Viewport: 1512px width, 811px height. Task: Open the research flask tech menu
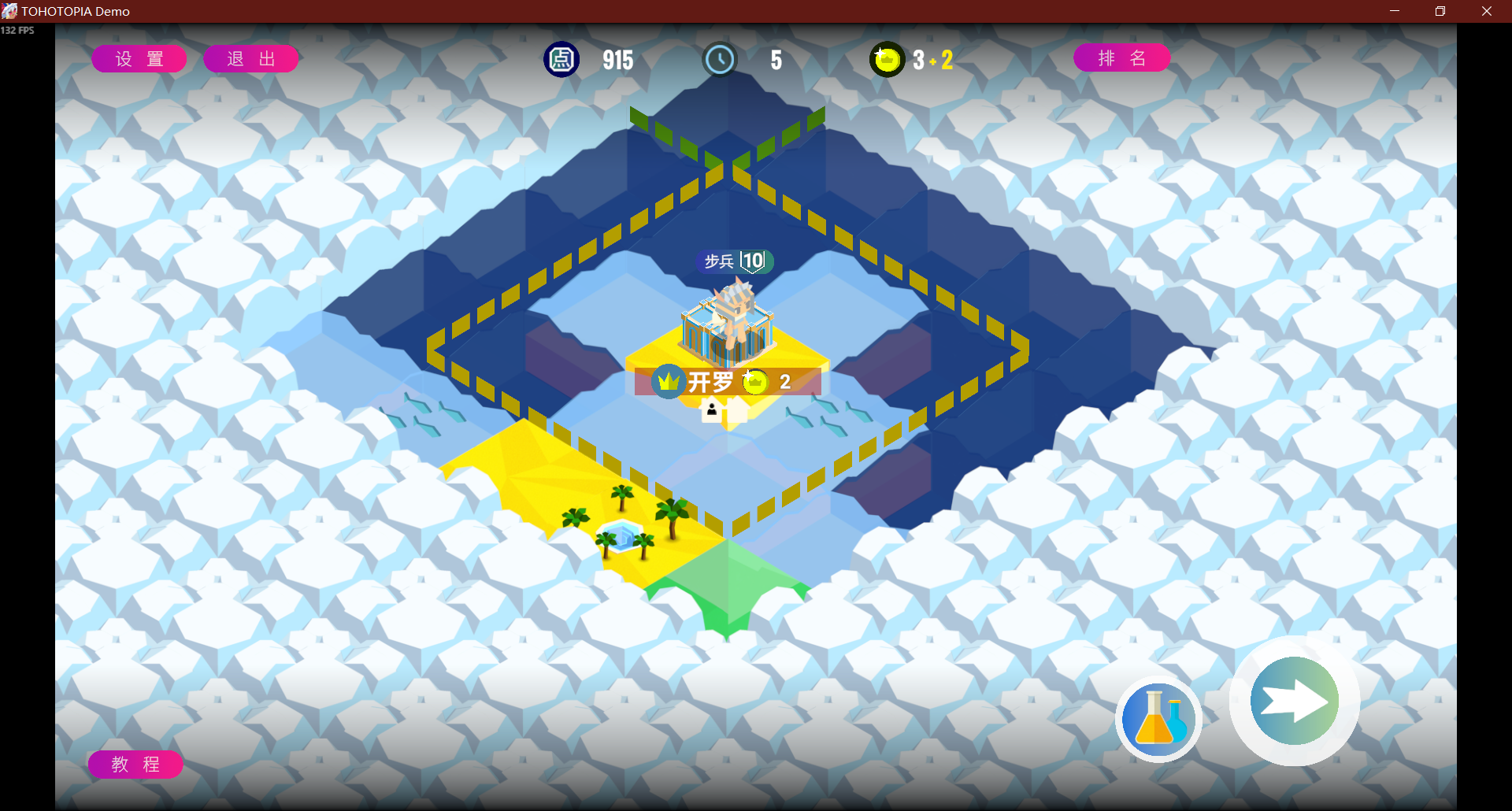point(1158,719)
